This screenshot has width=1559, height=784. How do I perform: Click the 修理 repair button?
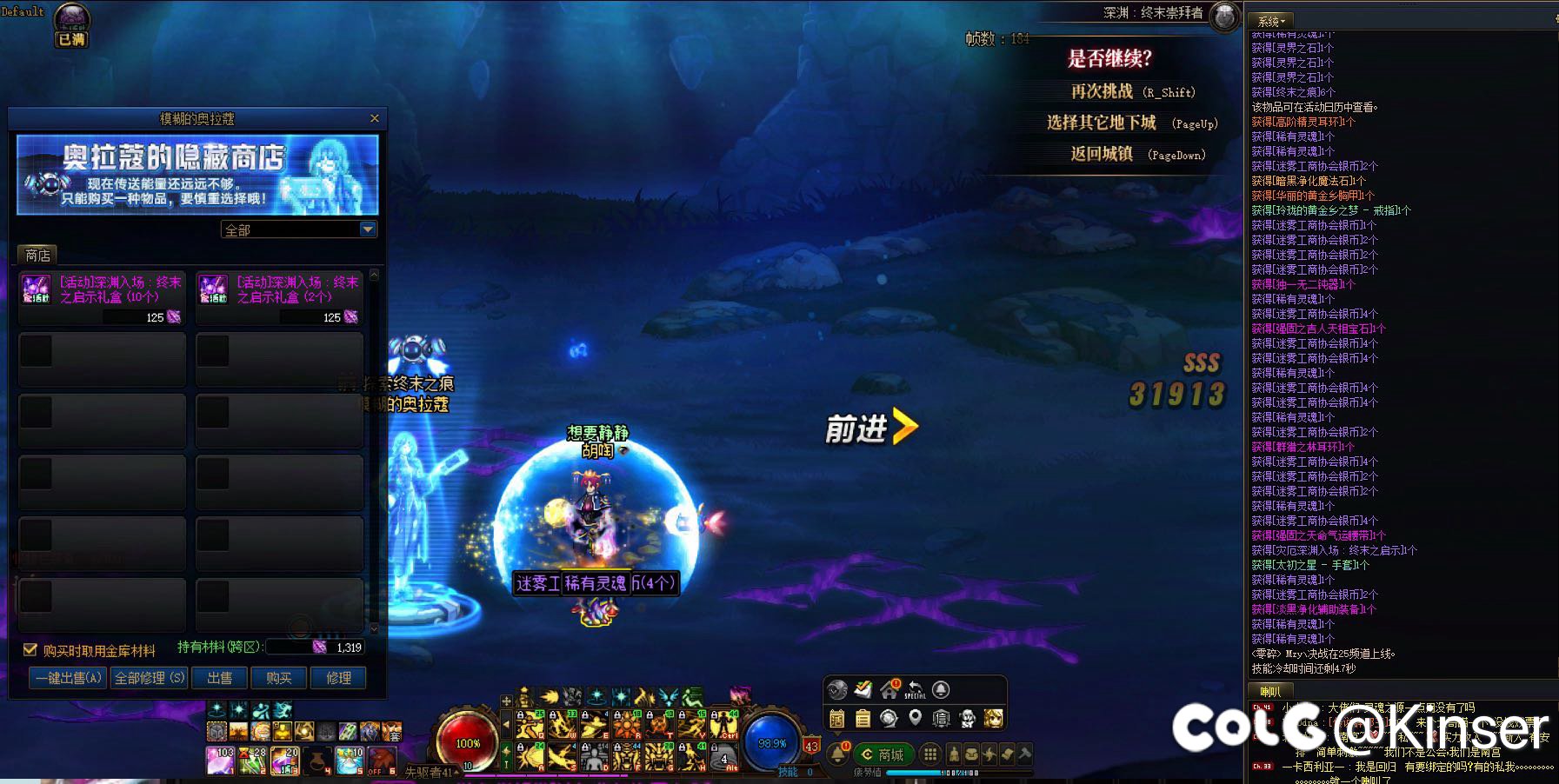[338, 678]
